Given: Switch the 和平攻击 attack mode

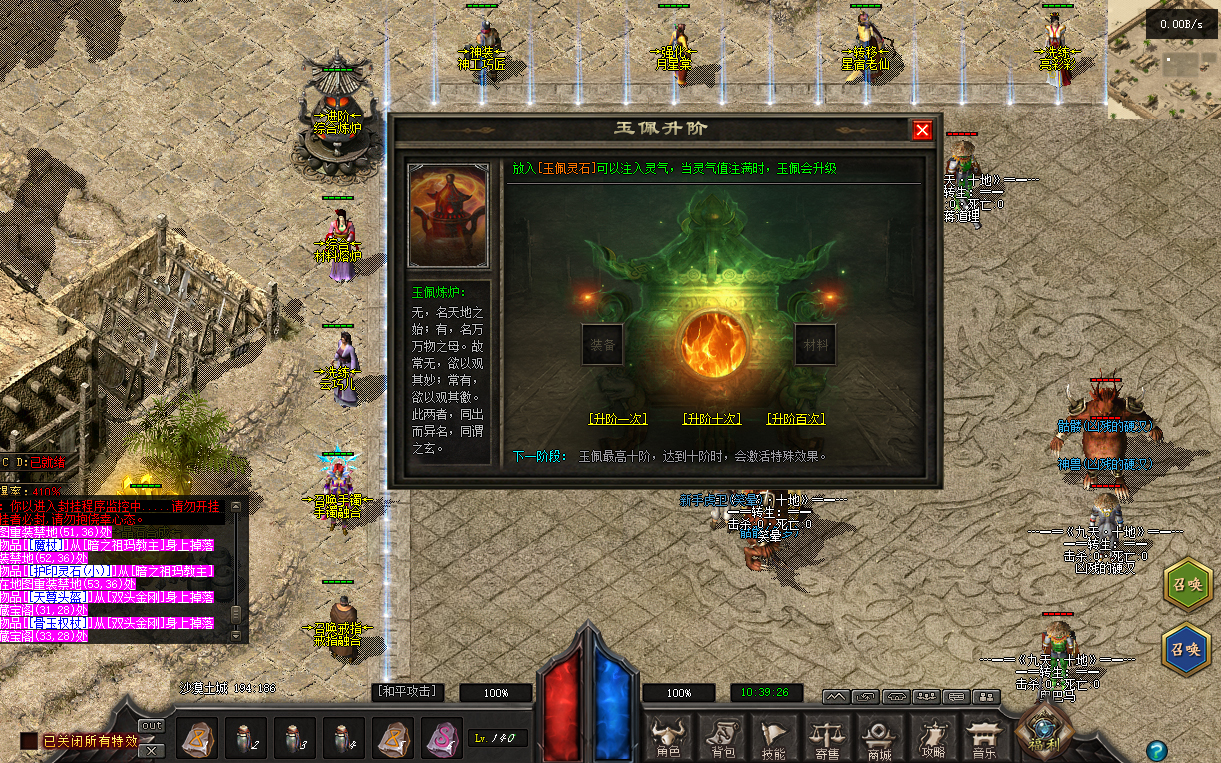Looking at the screenshot, I should 407,691.
